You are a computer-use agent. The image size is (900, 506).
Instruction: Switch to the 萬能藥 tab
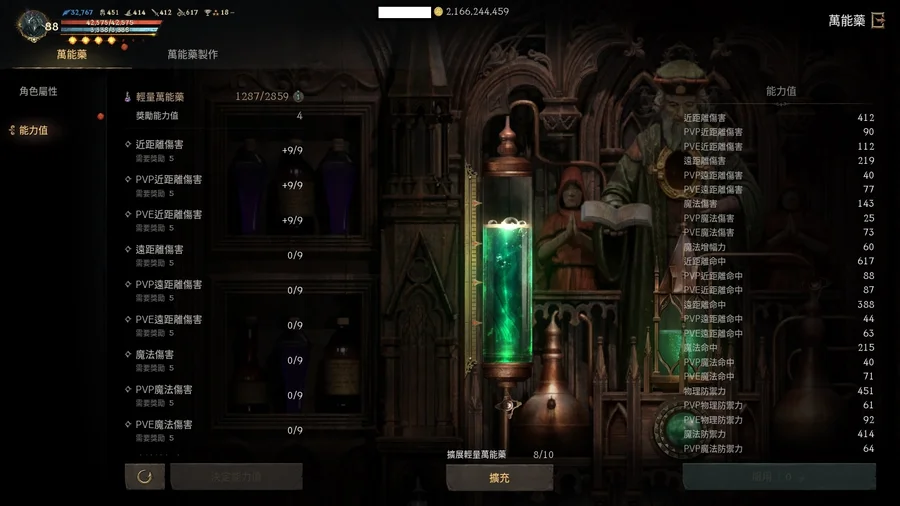[x=72, y=55]
